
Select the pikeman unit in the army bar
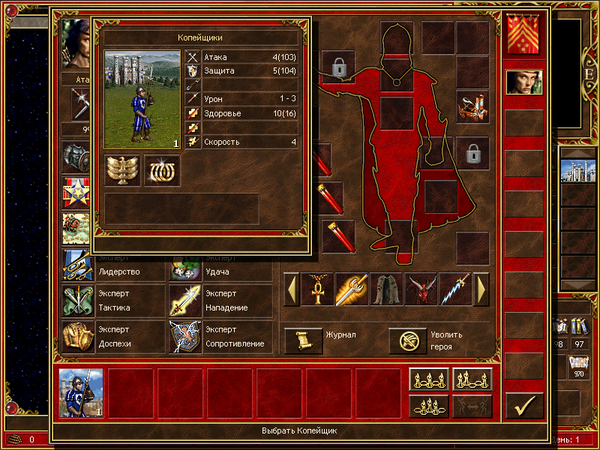pos(81,392)
